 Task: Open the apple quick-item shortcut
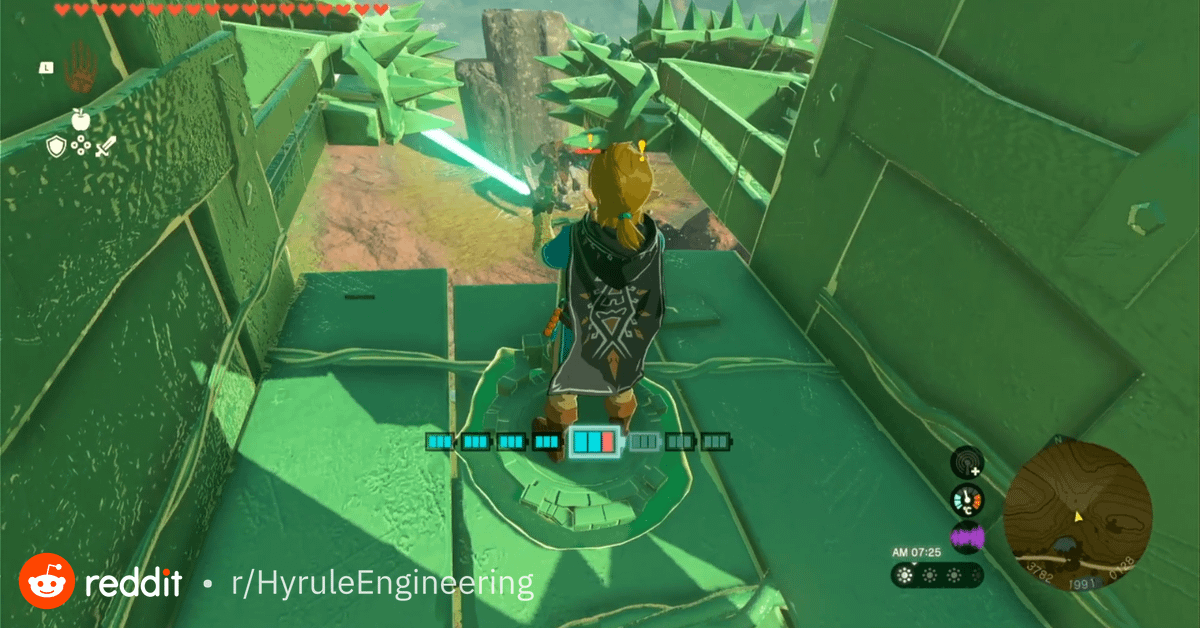point(80,120)
